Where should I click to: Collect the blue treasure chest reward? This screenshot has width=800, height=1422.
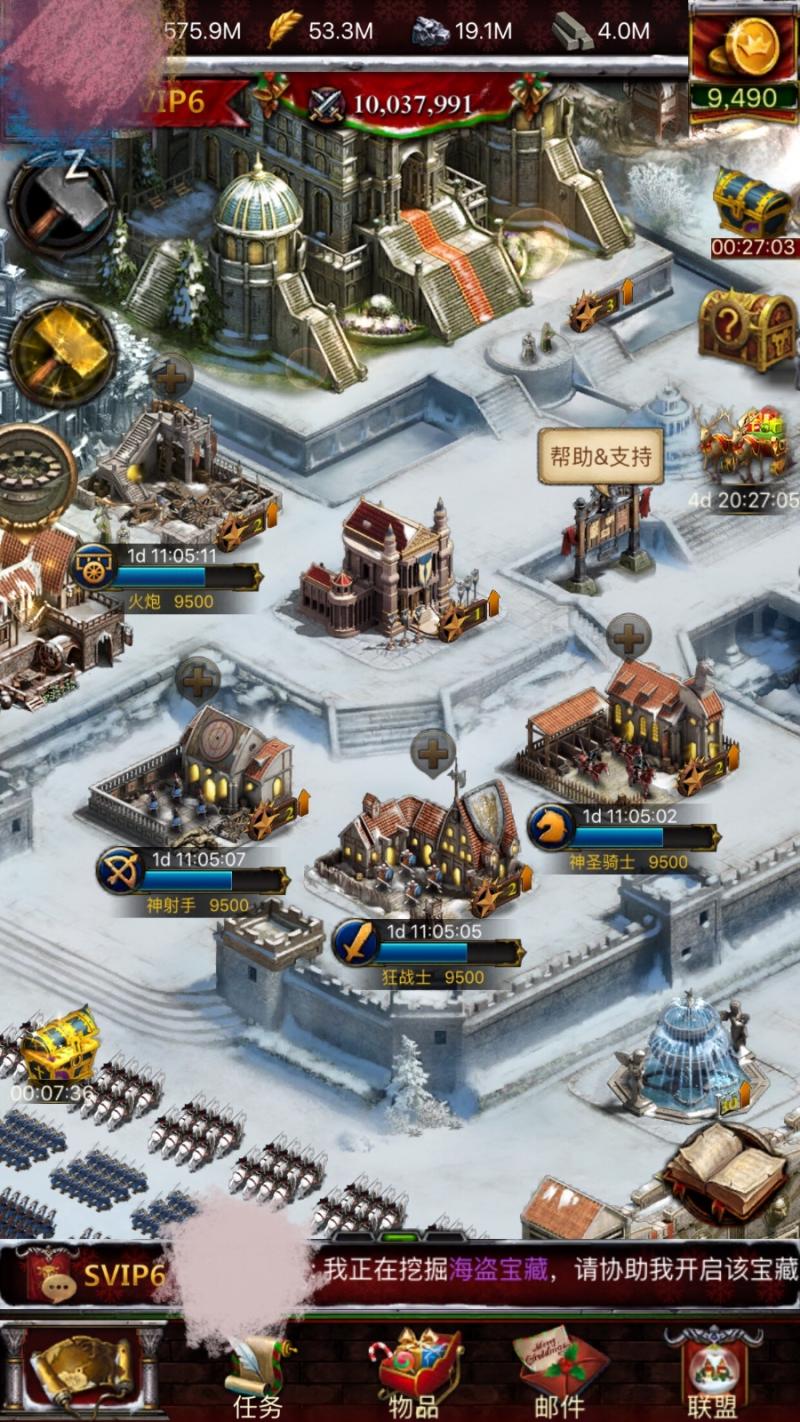[x=752, y=205]
